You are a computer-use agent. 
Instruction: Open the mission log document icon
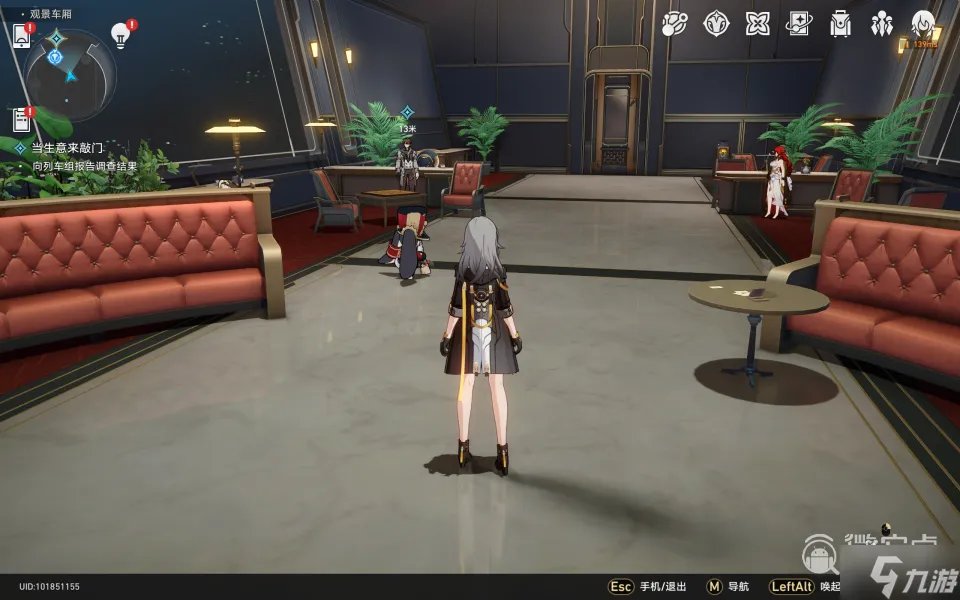click(x=22, y=120)
